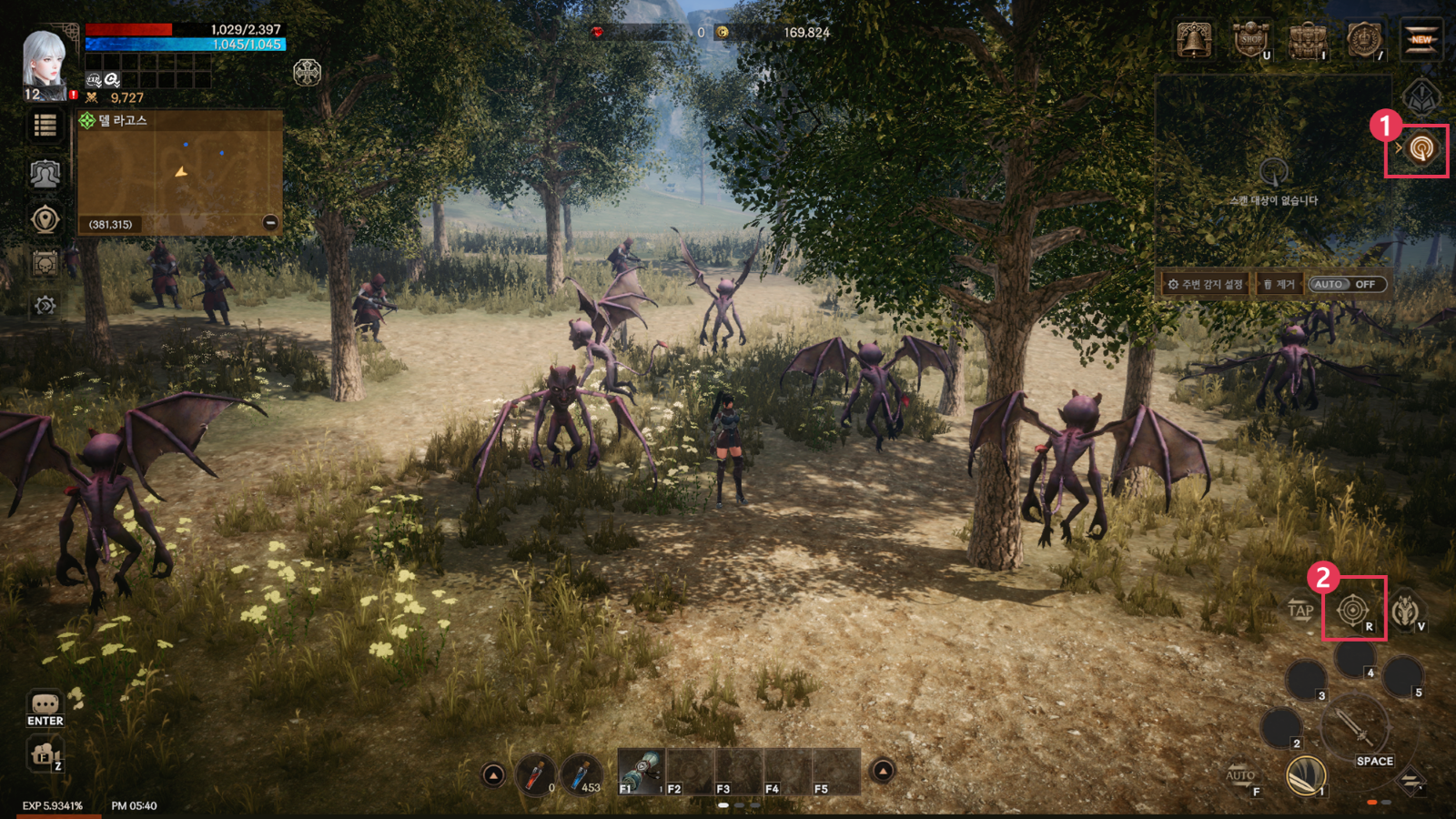1456x819 pixels.
Task: Open the party members icon
Action: [45, 173]
